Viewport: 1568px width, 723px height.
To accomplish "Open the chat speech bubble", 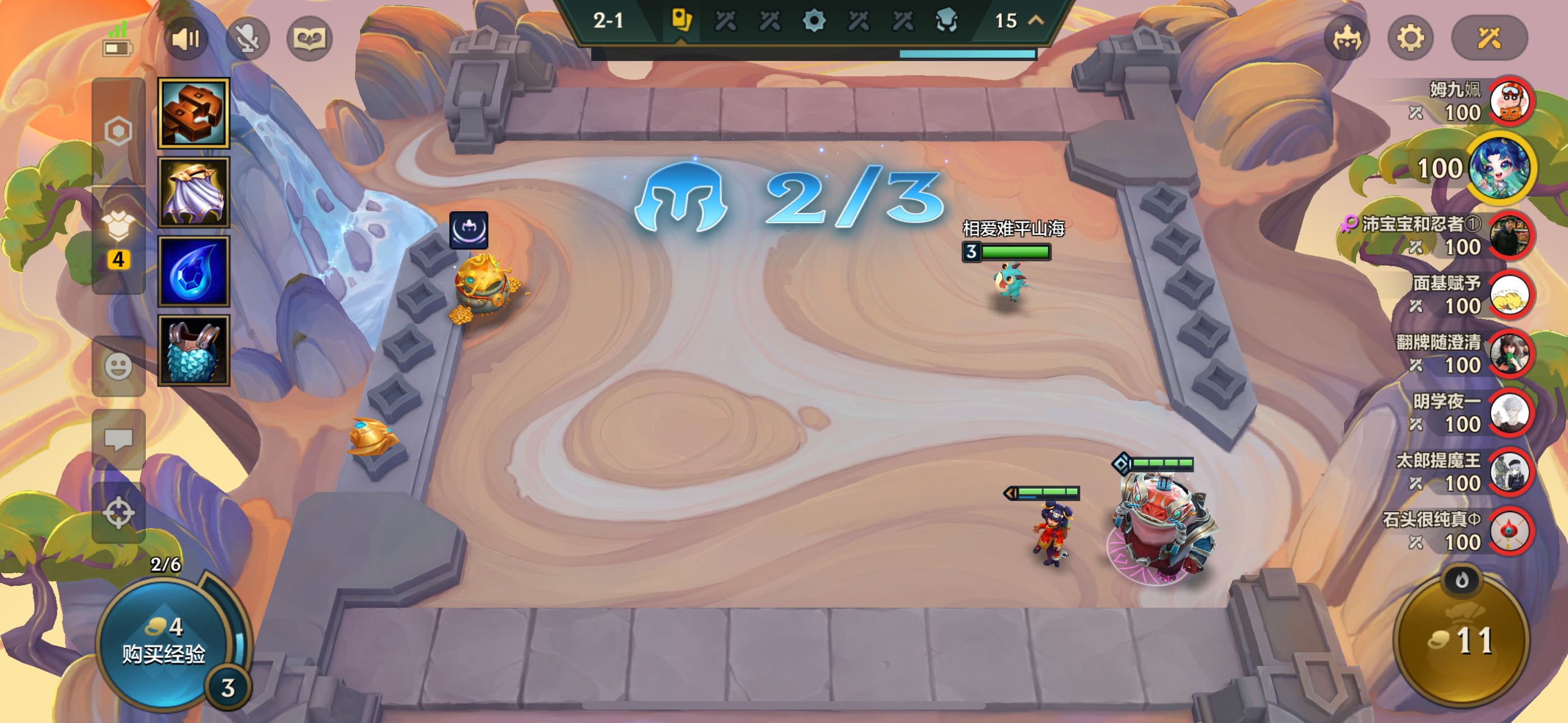I will pyautogui.click(x=118, y=439).
